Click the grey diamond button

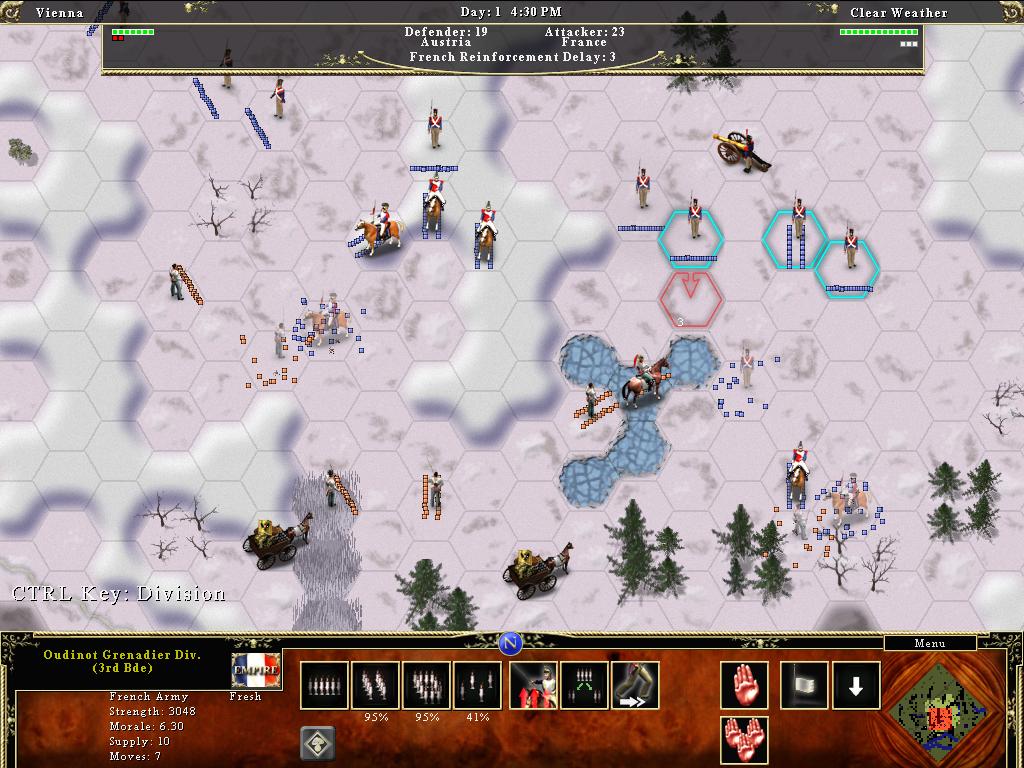tap(317, 743)
